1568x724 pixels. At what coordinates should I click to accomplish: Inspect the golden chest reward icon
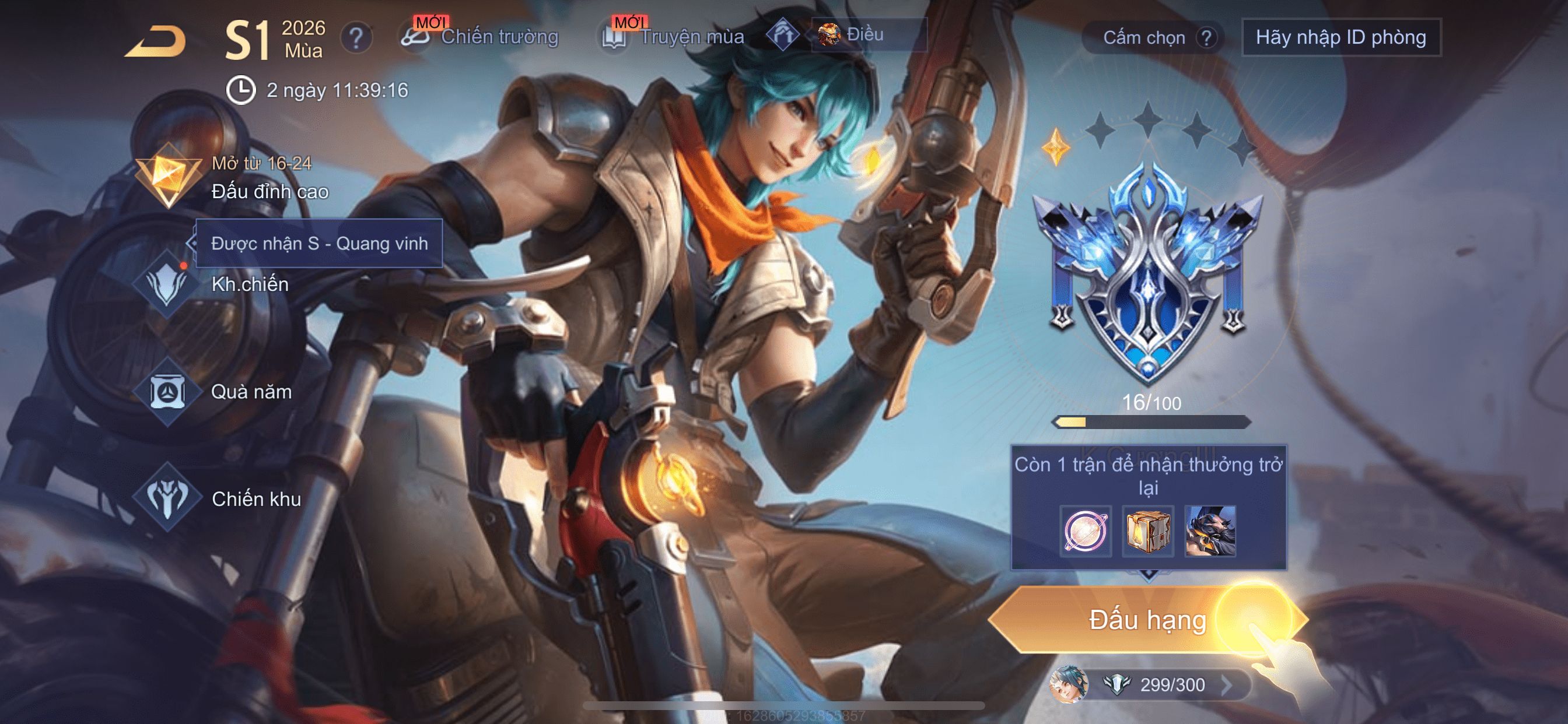coord(1147,530)
